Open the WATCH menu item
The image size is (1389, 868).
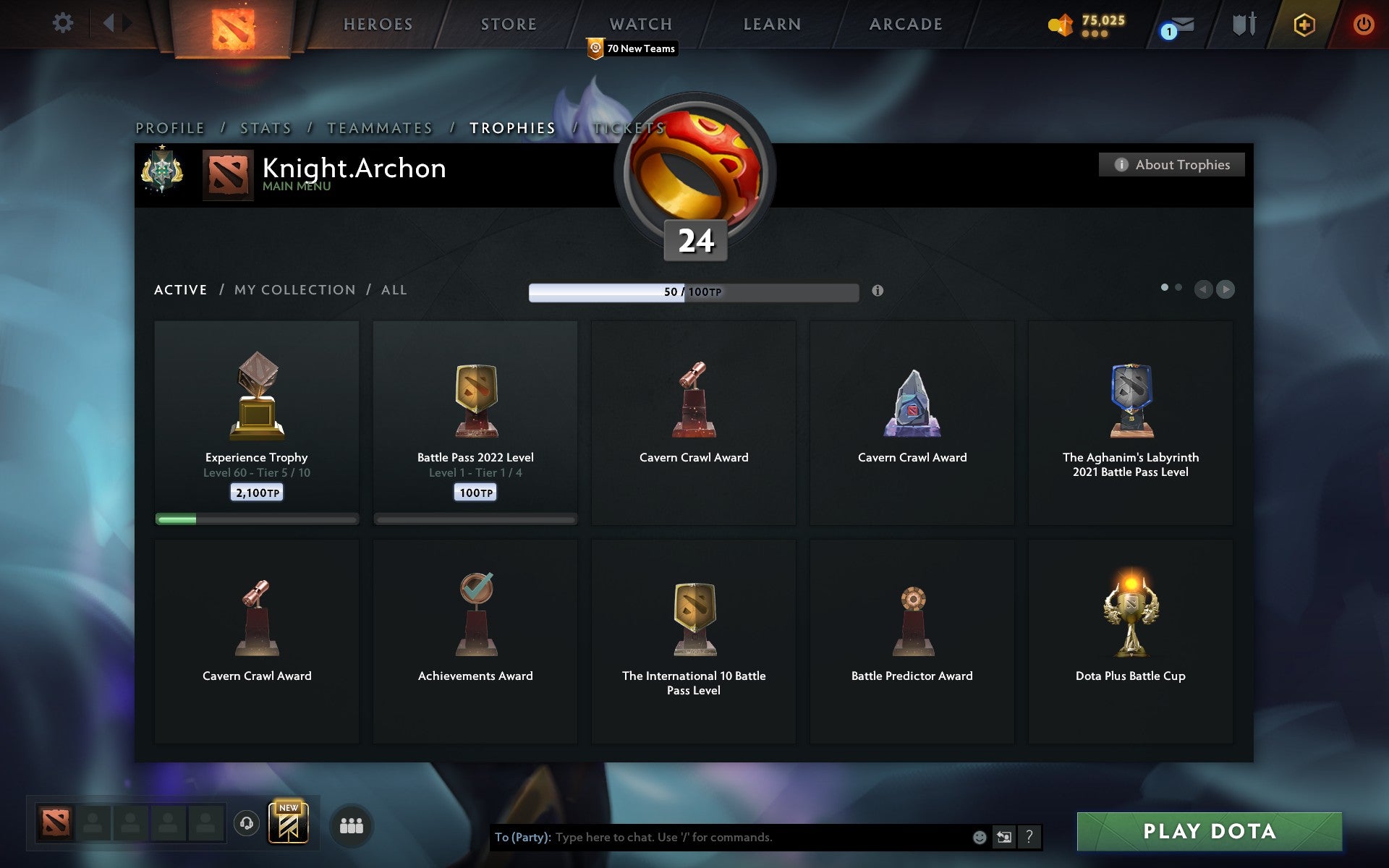pyautogui.click(x=640, y=24)
